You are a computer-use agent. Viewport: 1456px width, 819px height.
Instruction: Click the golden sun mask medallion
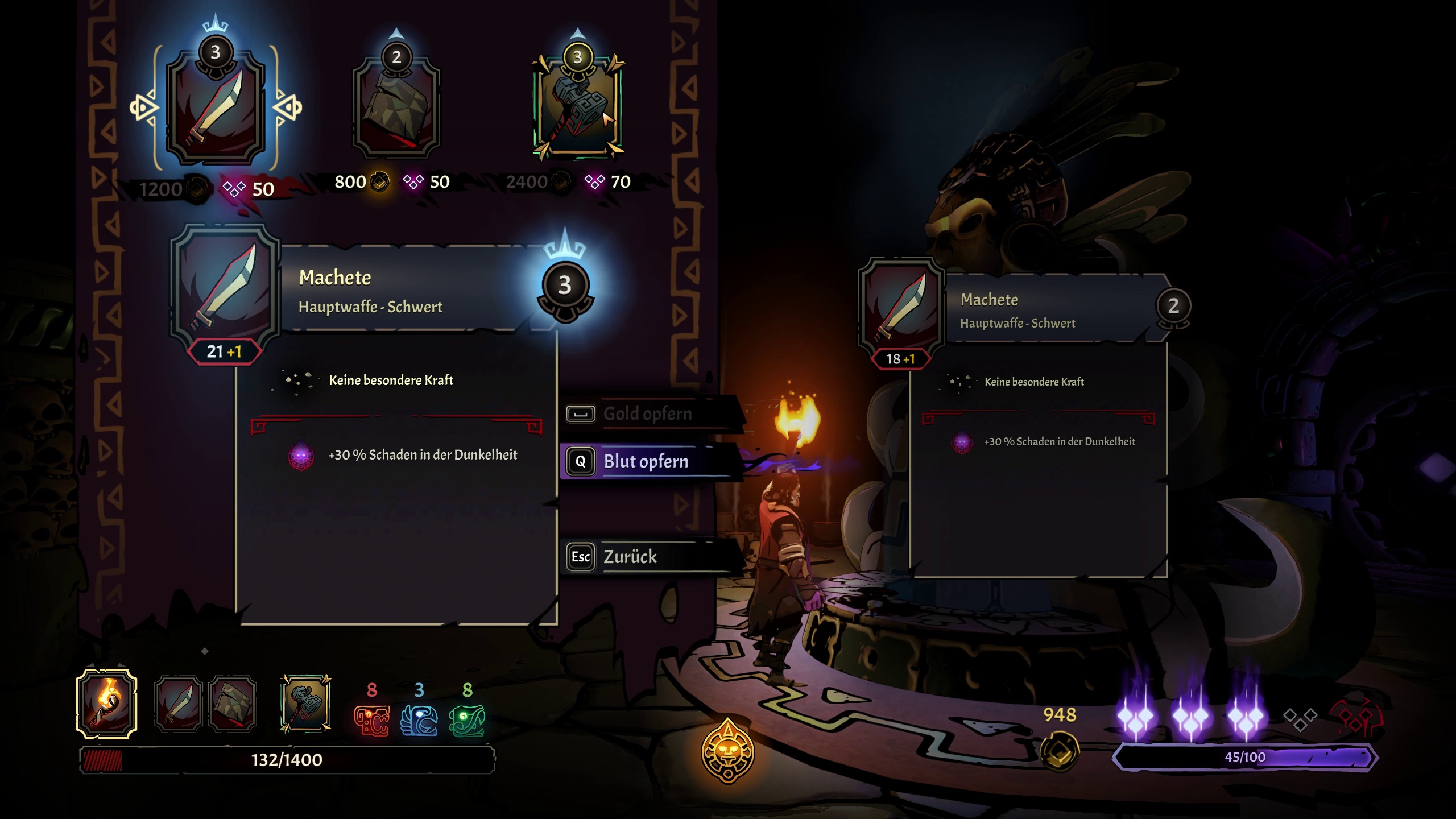728,752
